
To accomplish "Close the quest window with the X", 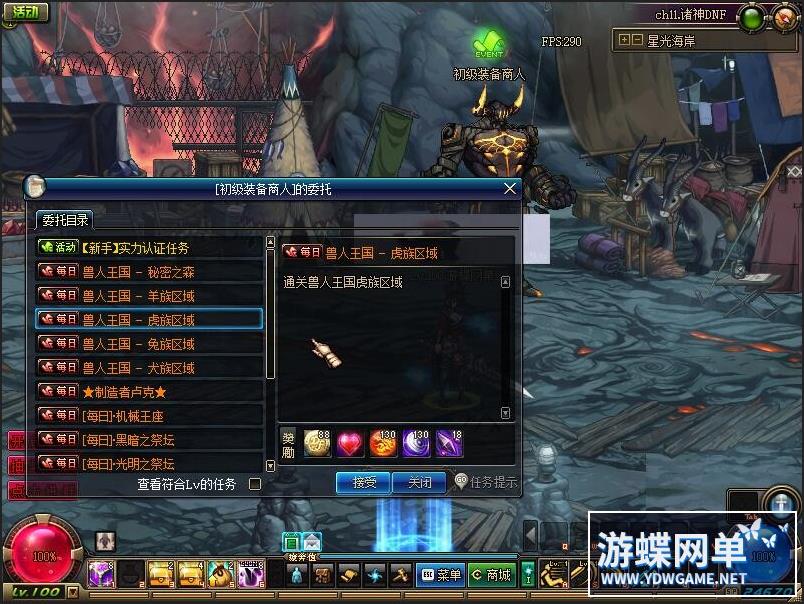I will coord(509,188).
